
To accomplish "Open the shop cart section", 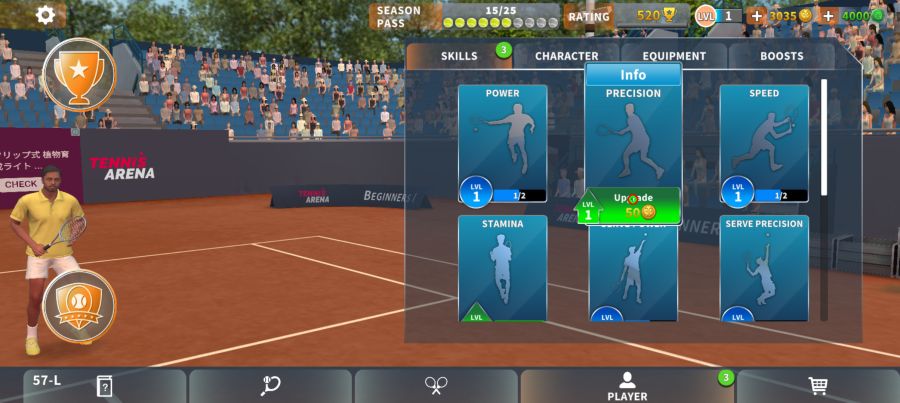I will 817,386.
